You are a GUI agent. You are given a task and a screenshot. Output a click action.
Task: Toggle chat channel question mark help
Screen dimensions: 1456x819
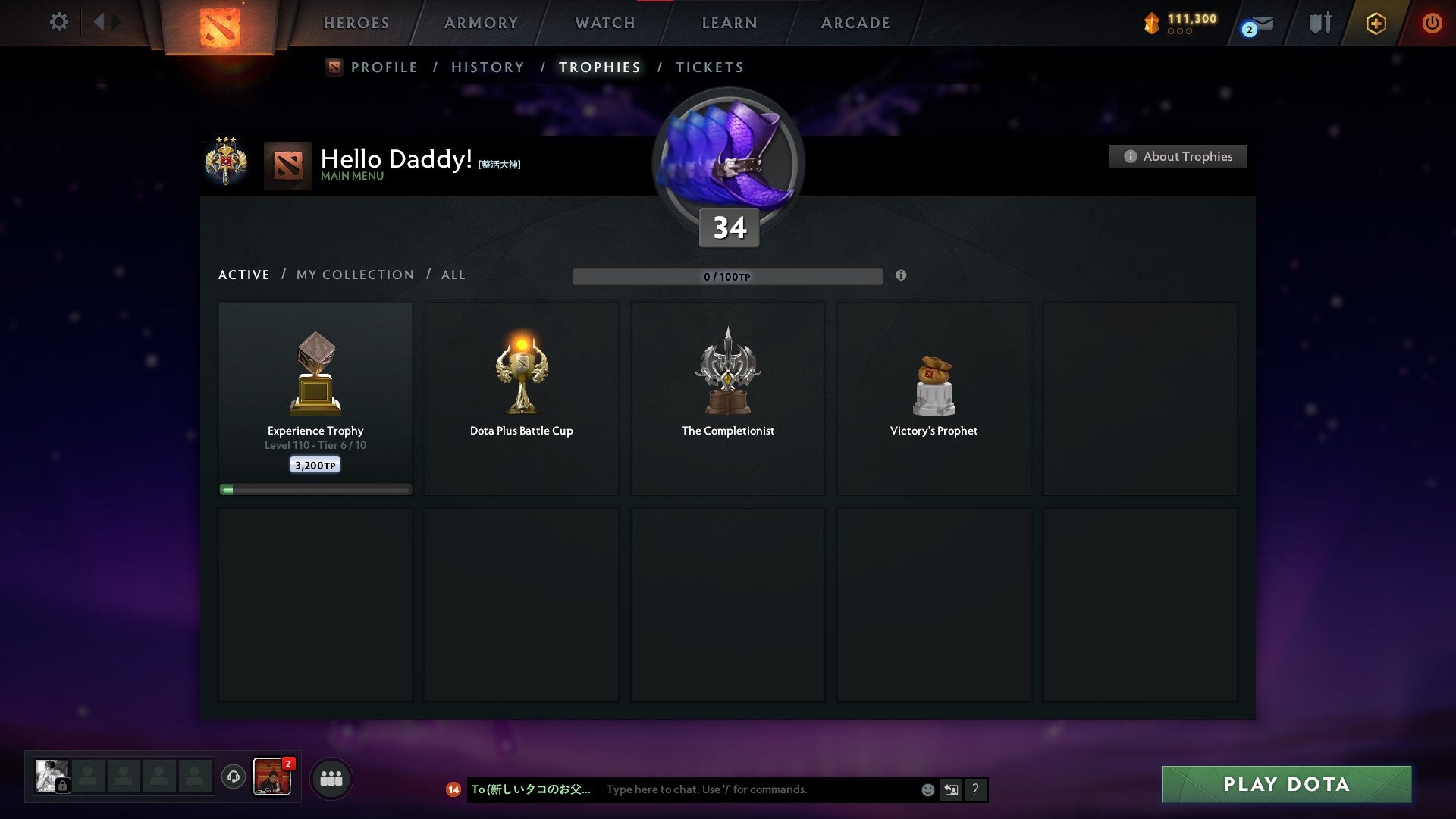(x=975, y=789)
